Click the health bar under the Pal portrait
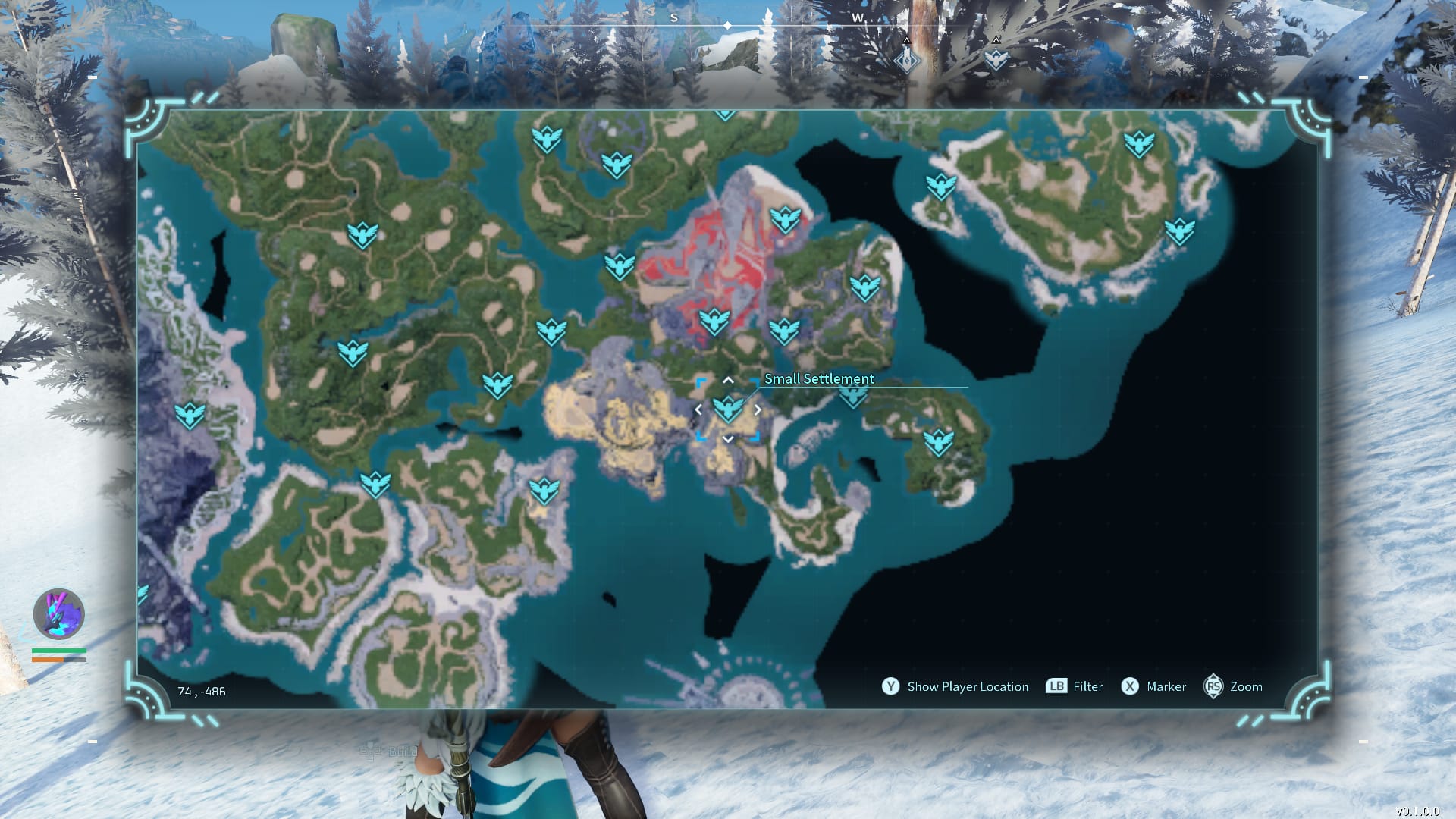Image resolution: width=1456 pixels, height=819 pixels. click(58, 651)
